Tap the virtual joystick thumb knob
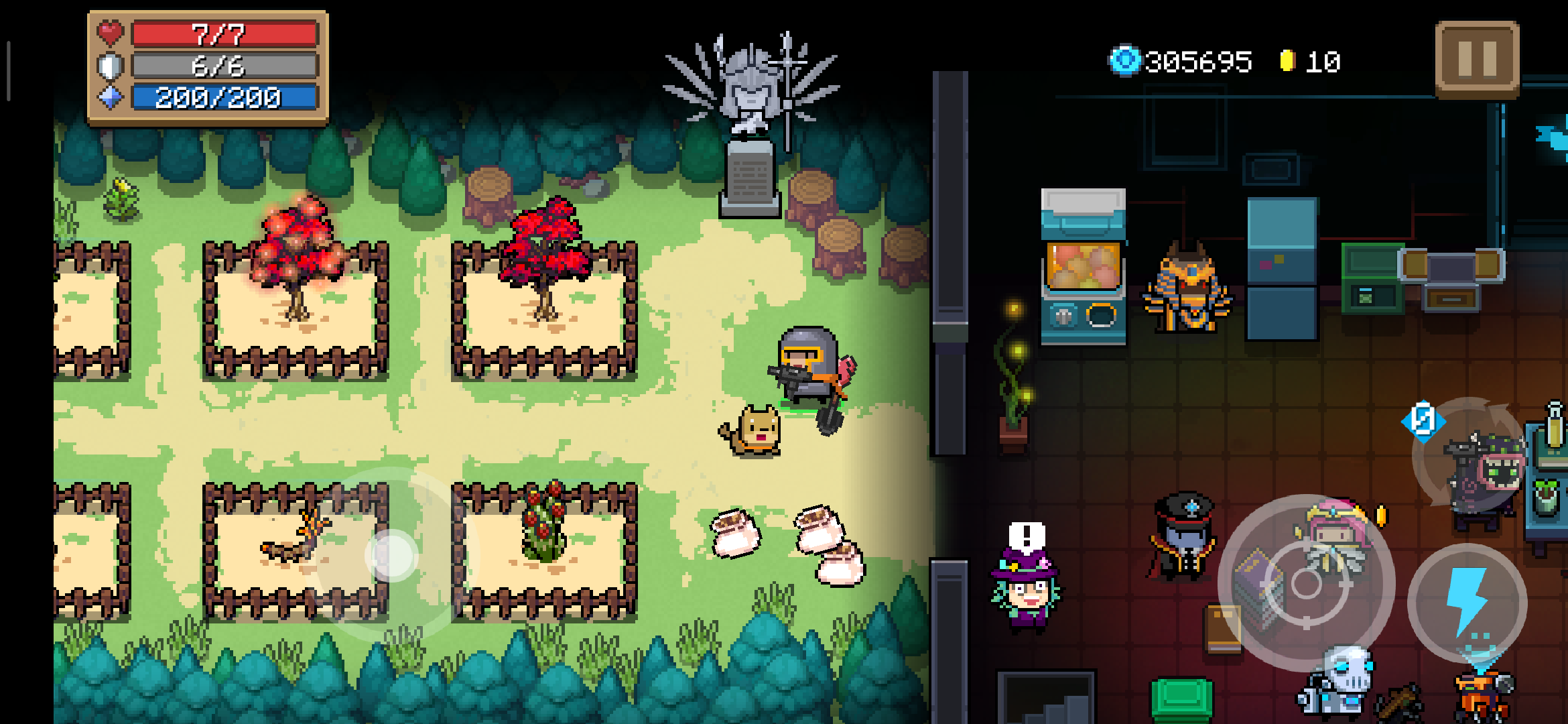The height and width of the screenshot is (724, 1568). (x=393, y=555)
